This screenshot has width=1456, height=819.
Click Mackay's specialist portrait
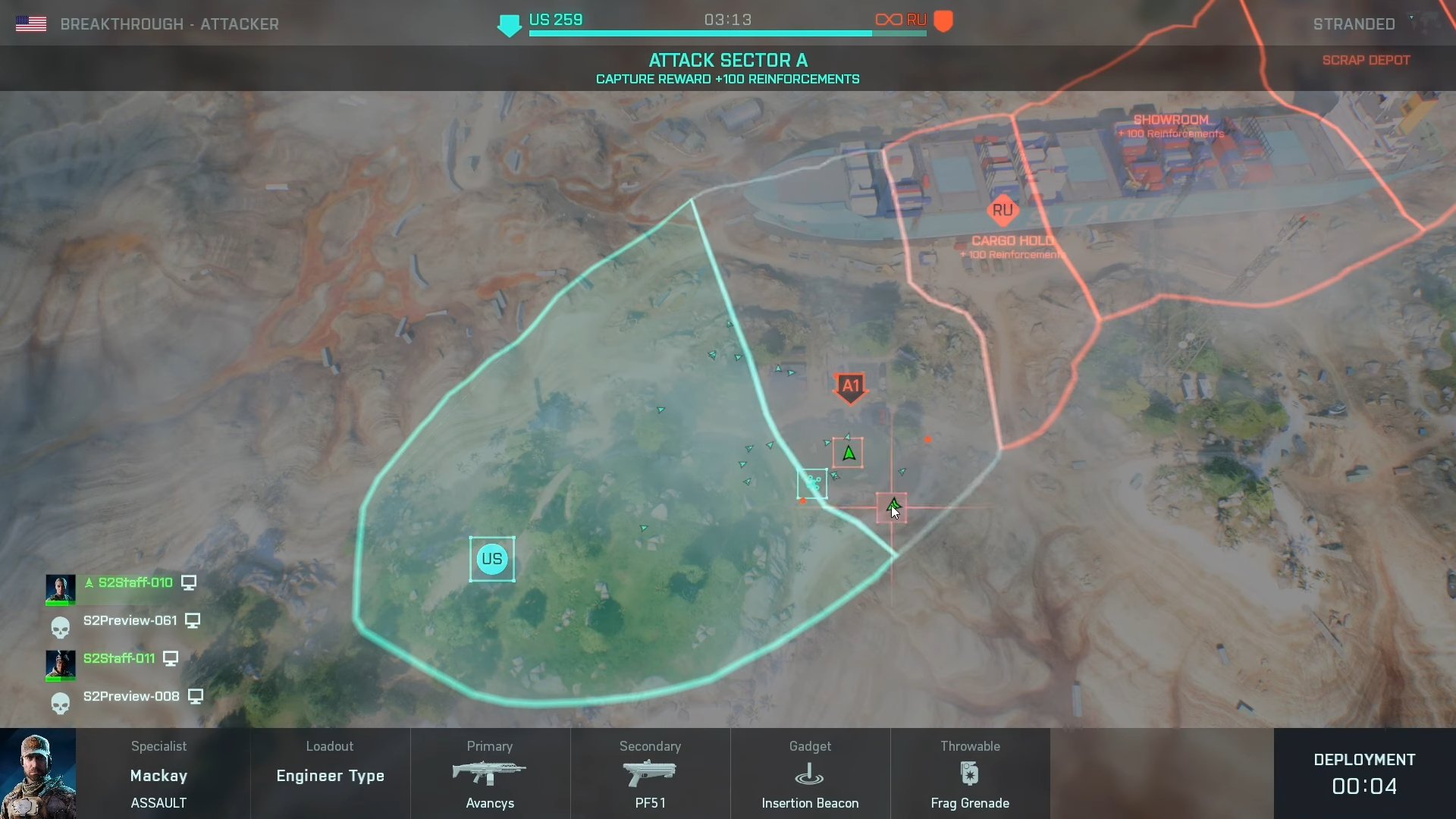(x=37, y=773)
